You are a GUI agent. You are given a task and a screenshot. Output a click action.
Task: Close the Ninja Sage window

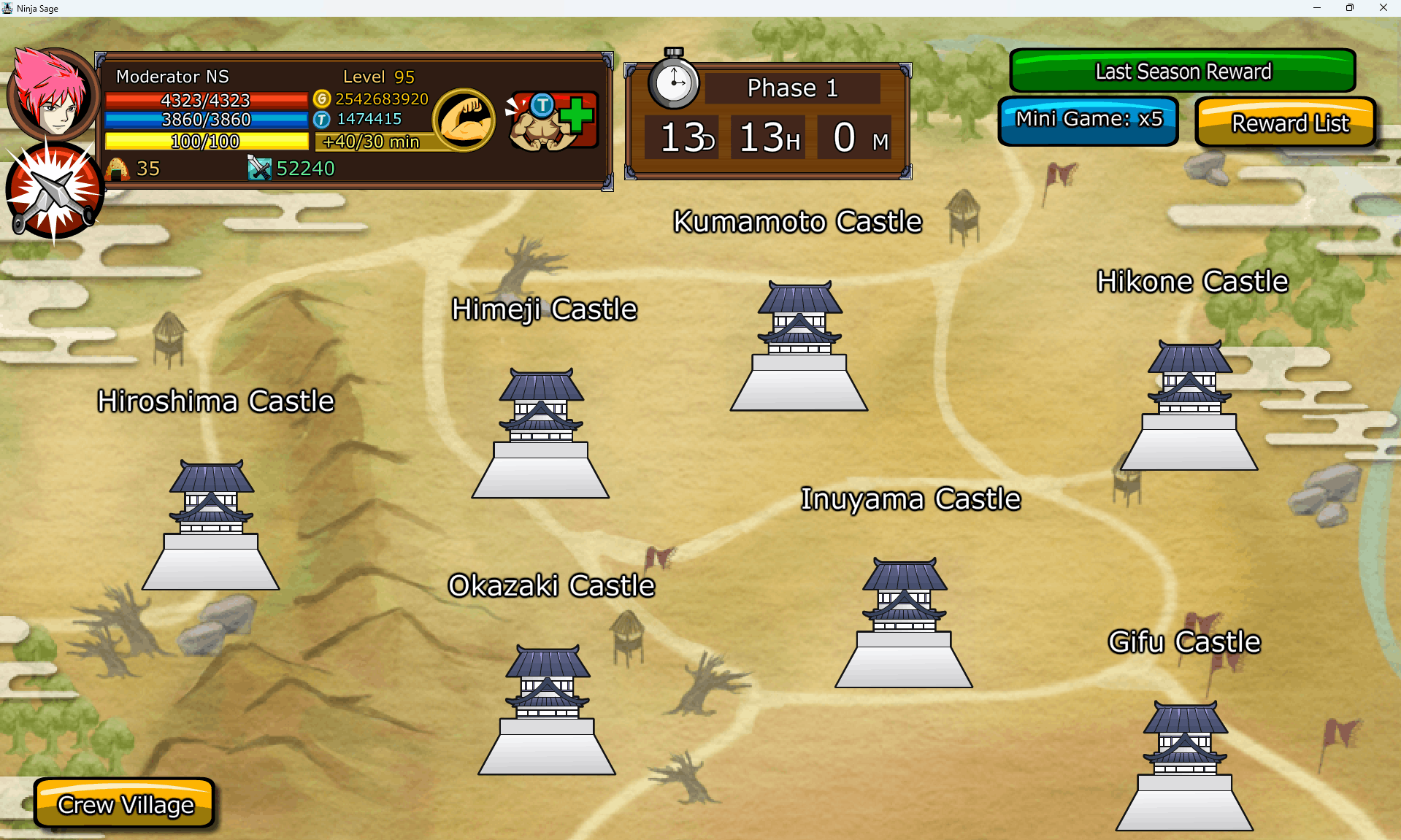click(x=1383, y=8)
